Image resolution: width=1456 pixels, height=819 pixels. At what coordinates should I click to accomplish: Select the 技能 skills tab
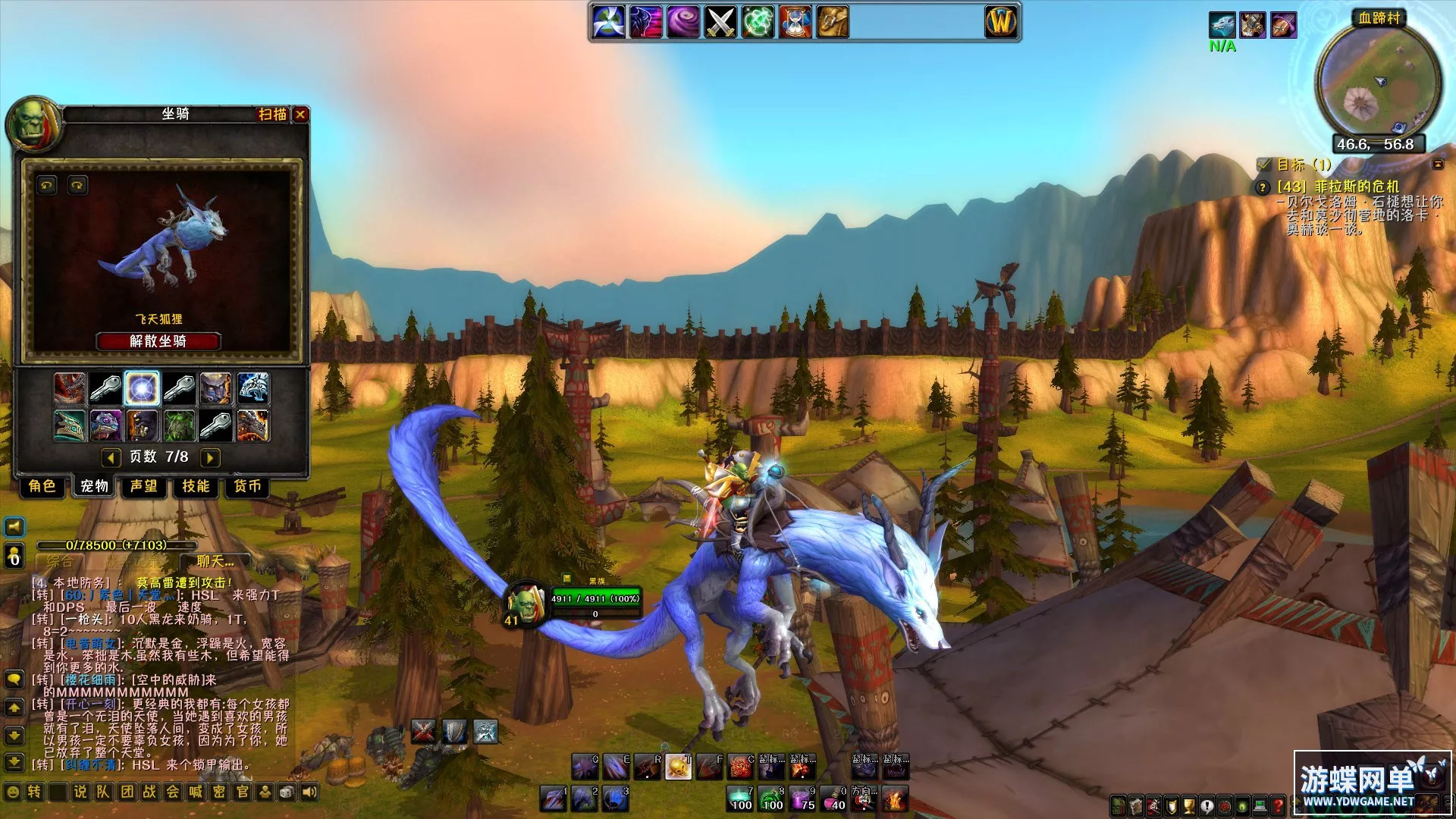[x=196, y=486]
